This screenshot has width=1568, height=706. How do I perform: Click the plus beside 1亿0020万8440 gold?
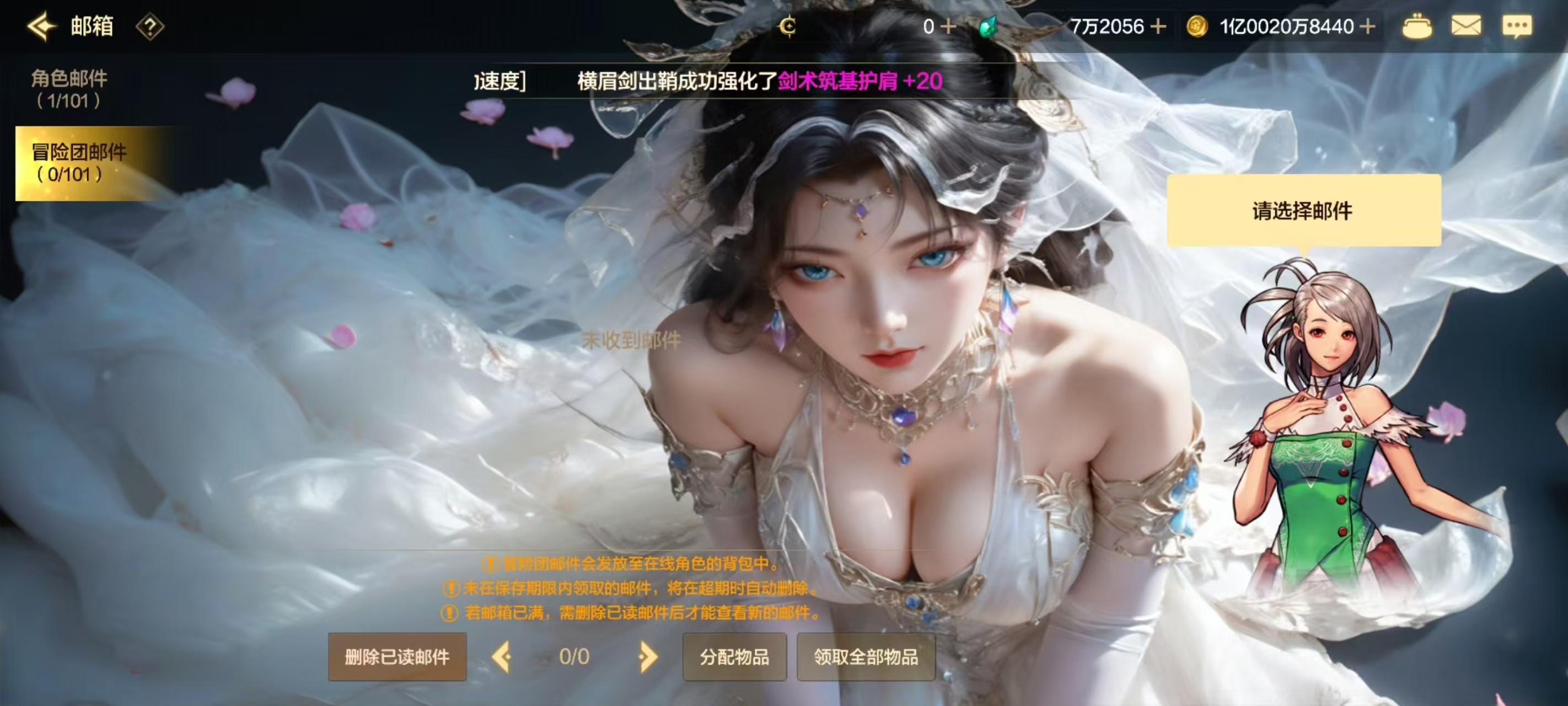click(1367, 26)
